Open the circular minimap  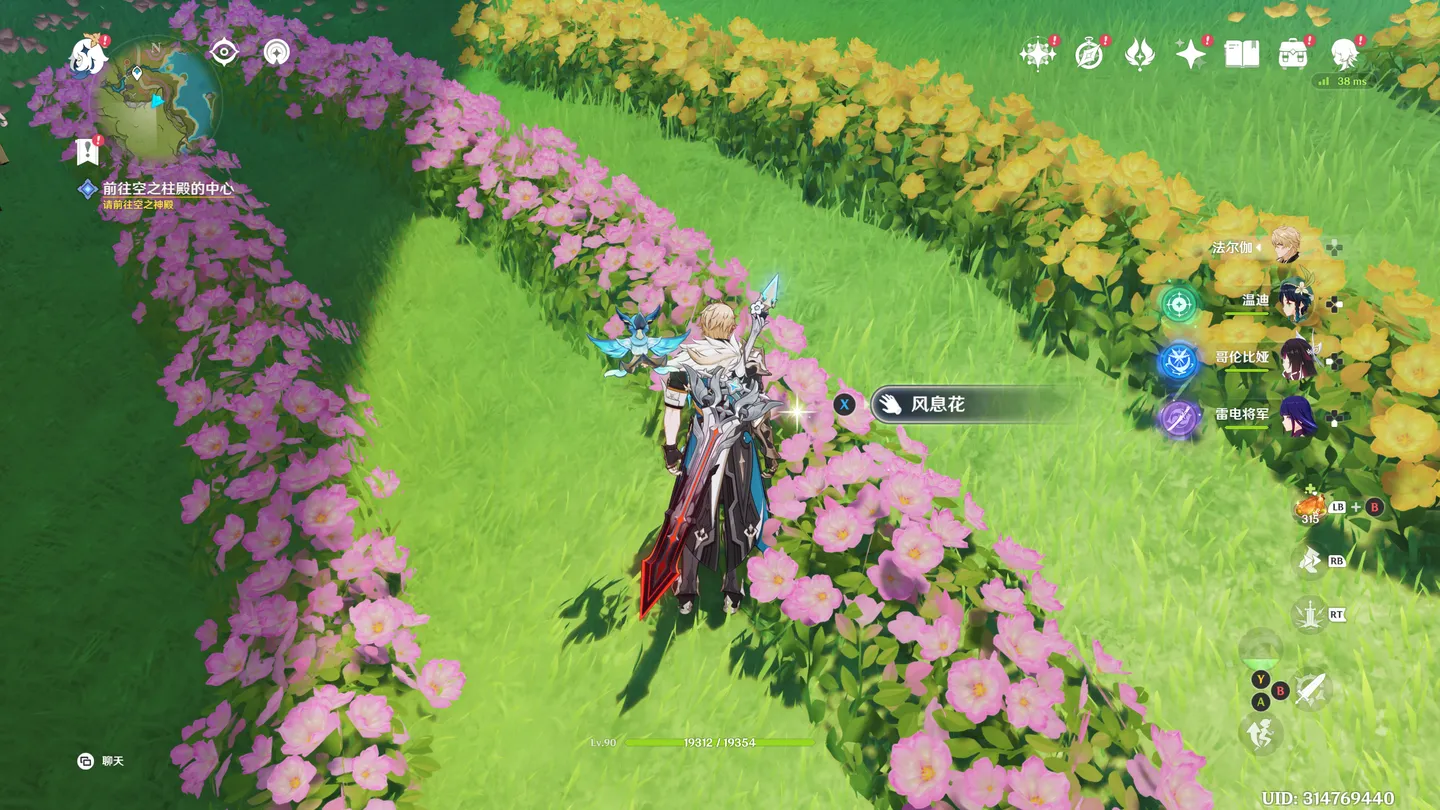[x=158, y=99]
